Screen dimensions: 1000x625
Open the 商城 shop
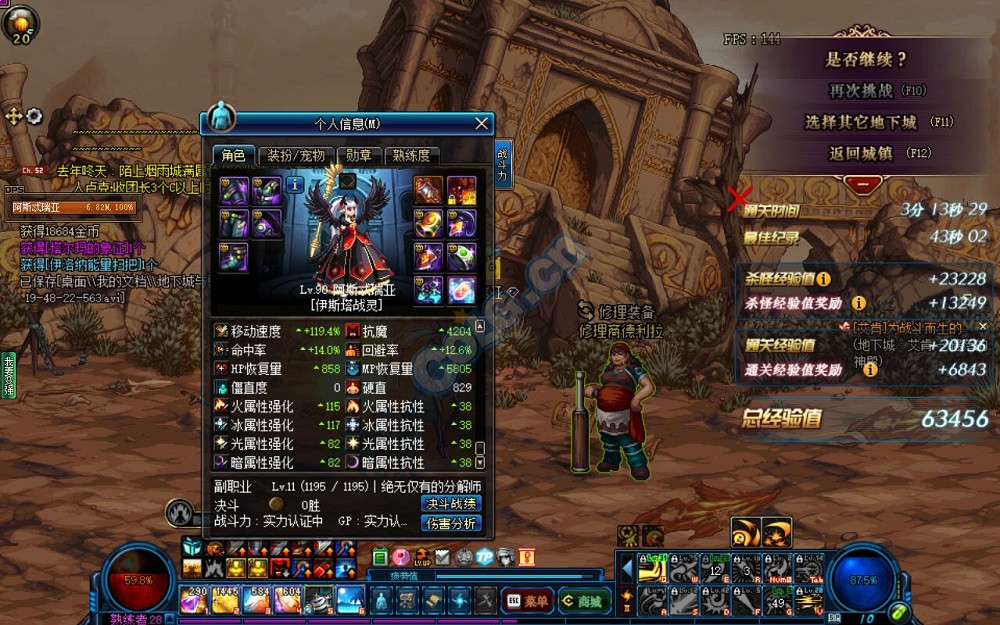(x=582, y=600)
